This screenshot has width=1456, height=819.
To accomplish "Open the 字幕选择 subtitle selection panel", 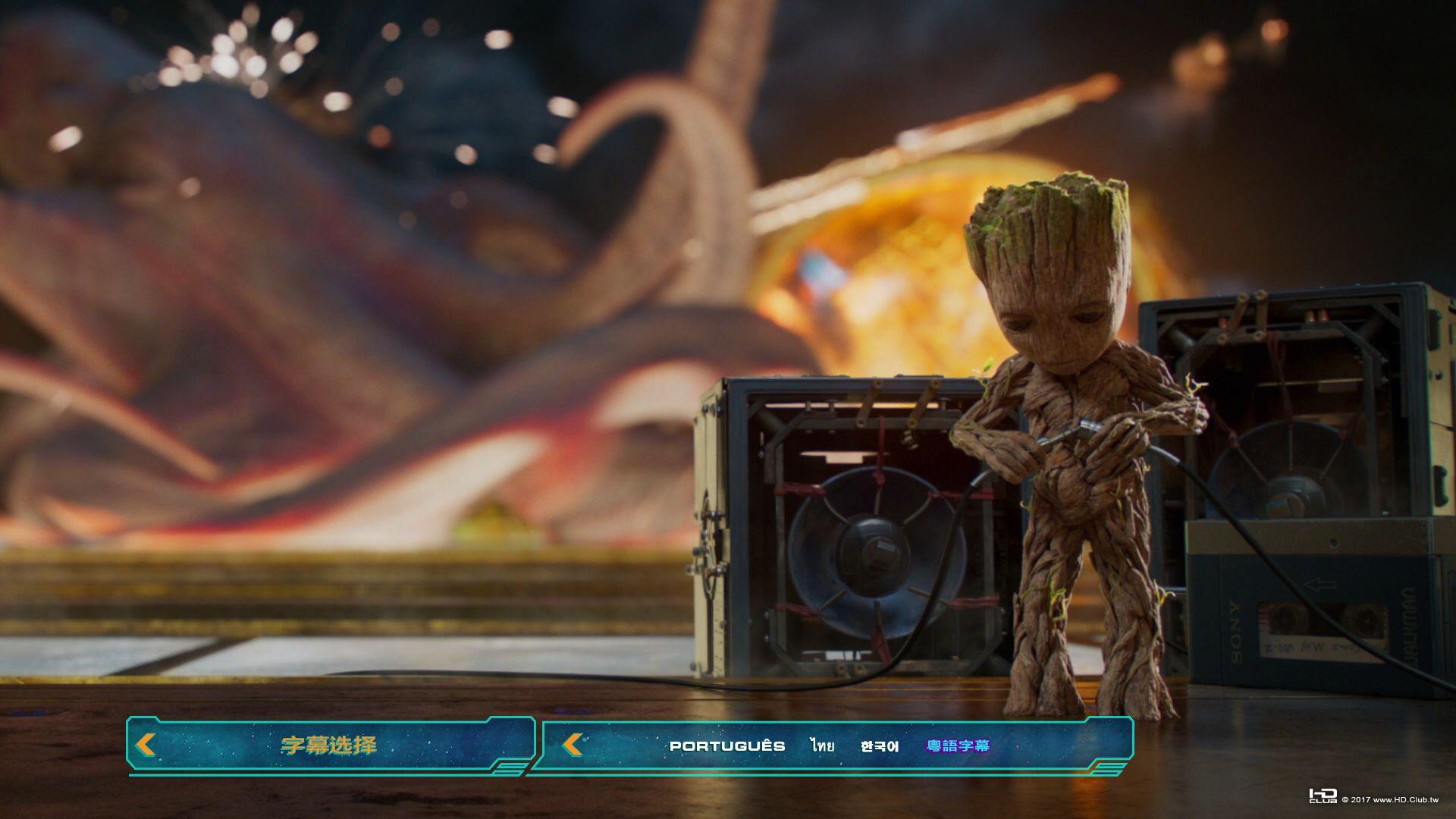I will pos(328,745).
